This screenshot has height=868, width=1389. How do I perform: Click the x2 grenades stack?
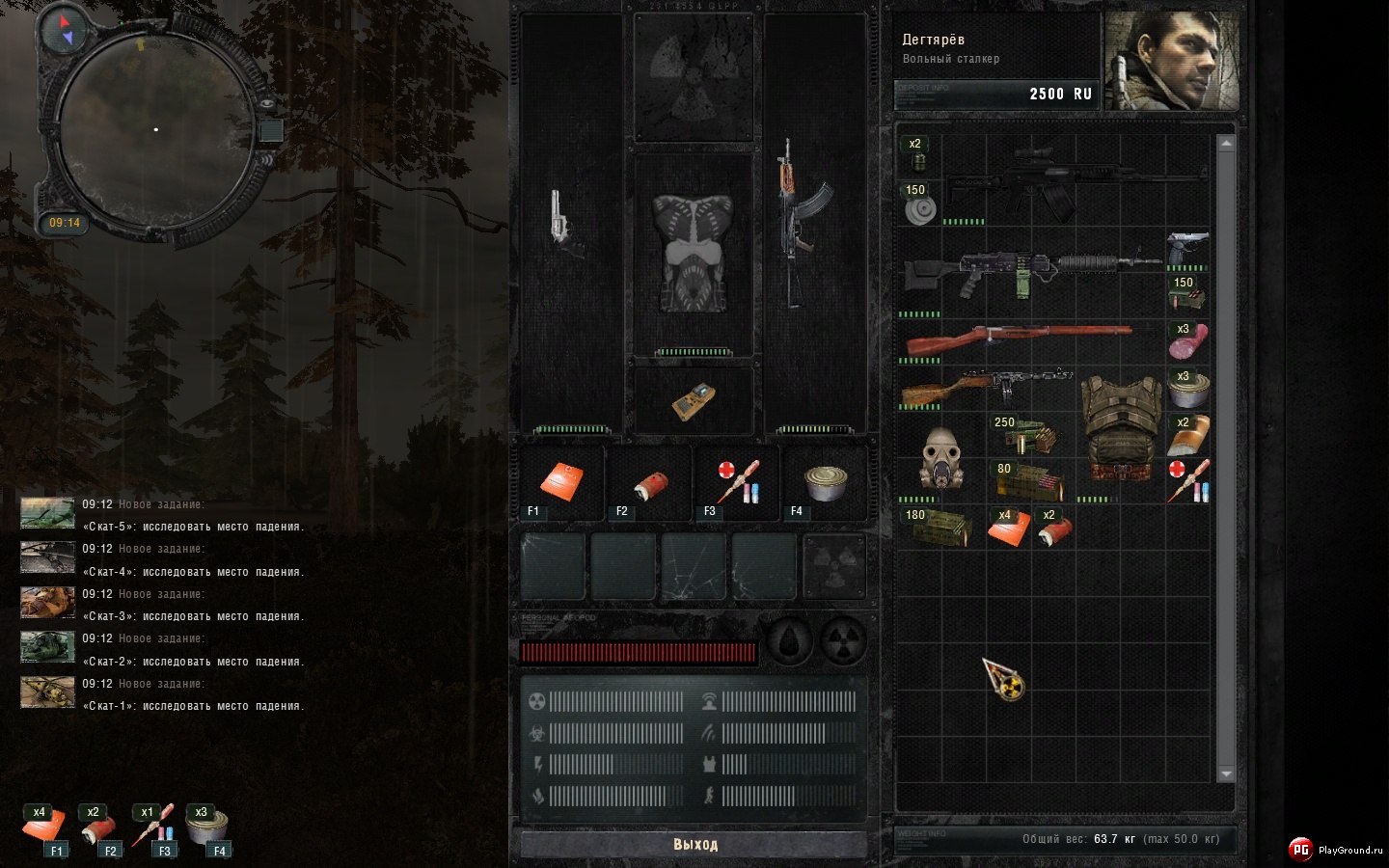(x=917, y=154)
